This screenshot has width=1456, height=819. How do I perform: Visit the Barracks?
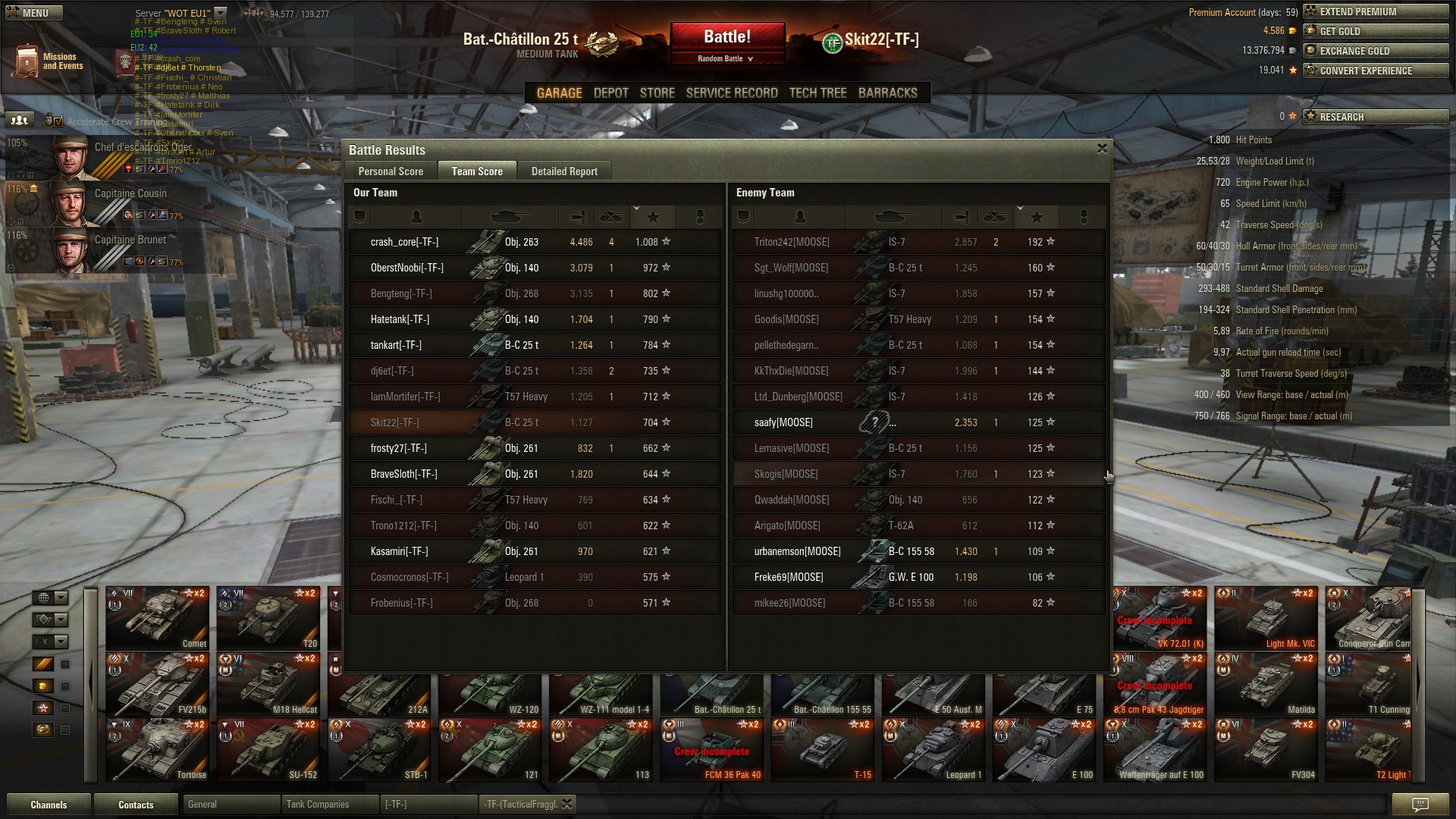[887, 93]
